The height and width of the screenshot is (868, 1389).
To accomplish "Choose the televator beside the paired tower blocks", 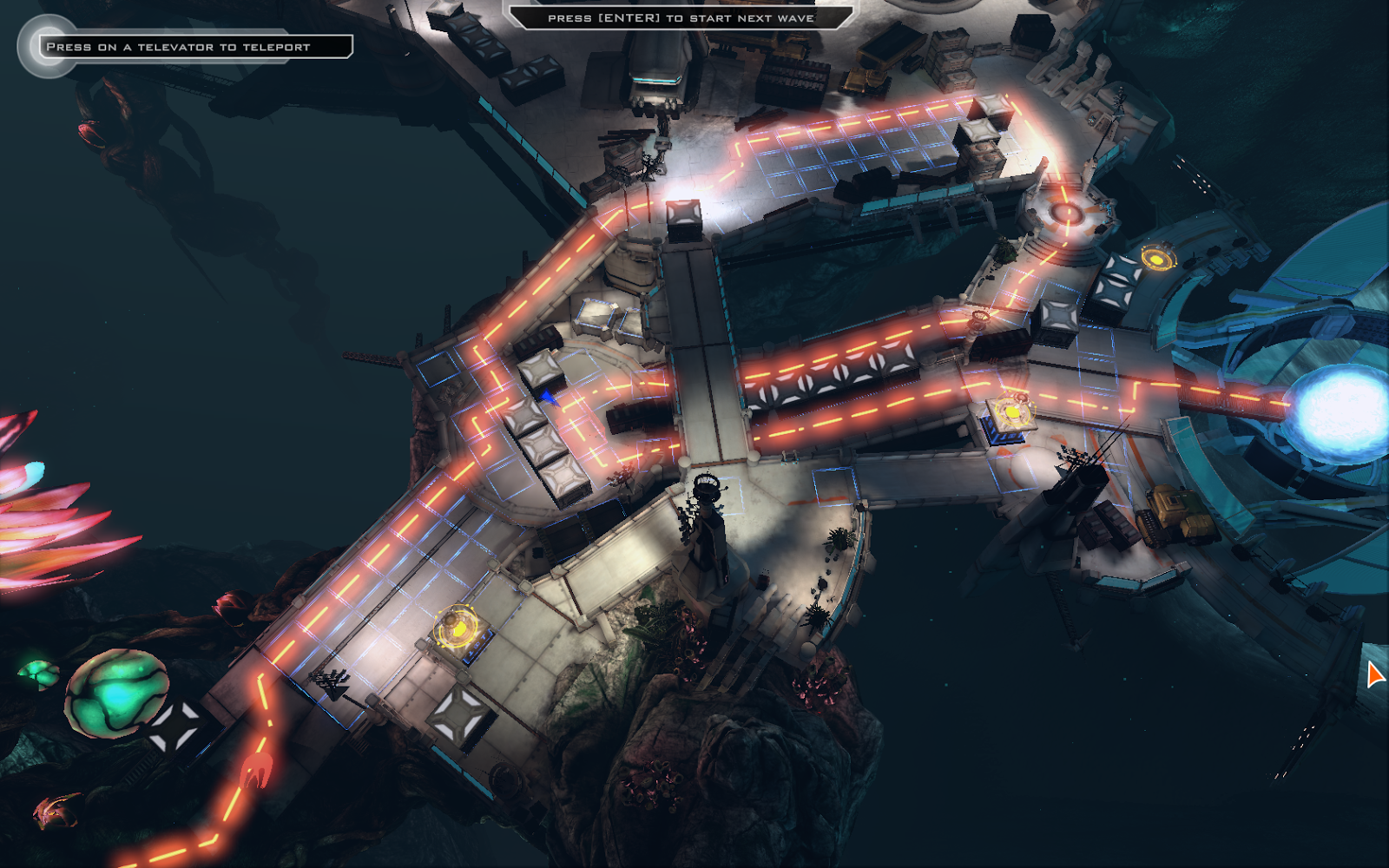I will point(1157,258).
